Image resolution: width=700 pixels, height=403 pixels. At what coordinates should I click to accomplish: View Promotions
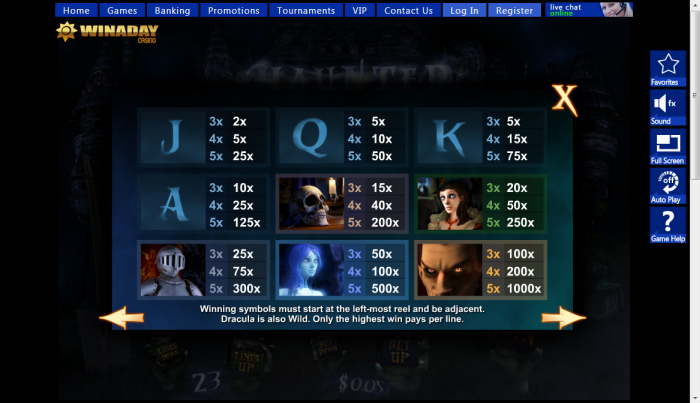[x=233, y=10]
